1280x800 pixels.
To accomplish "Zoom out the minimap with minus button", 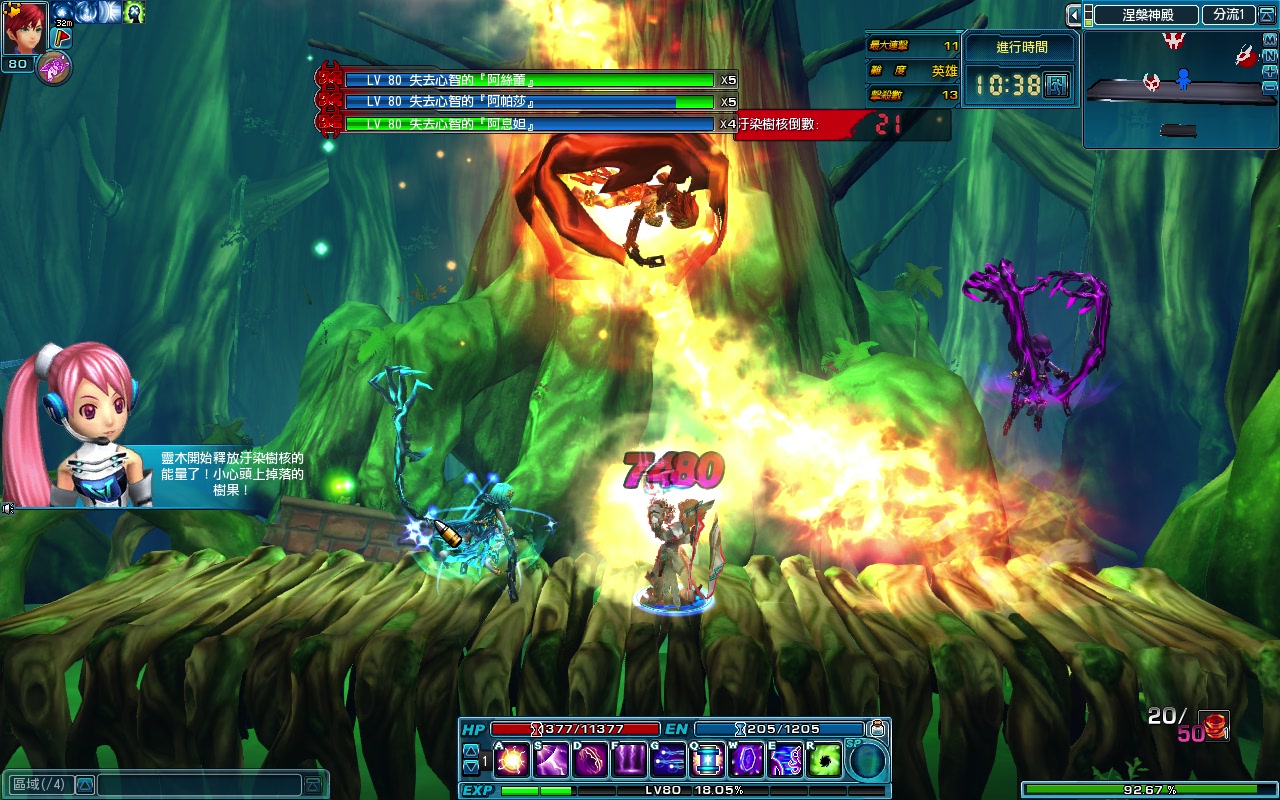I will (1270, 88).
